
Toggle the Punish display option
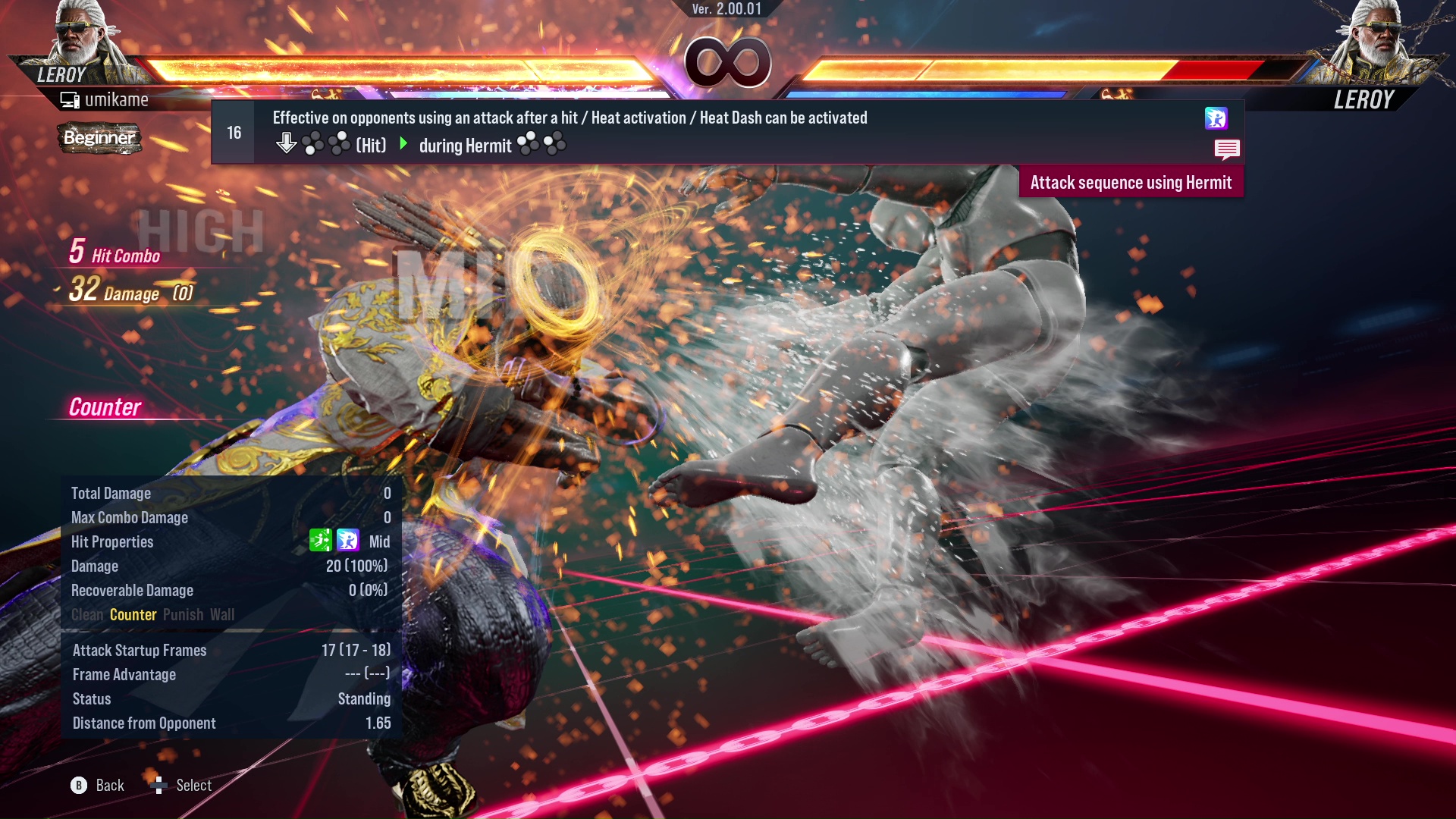tap(182, 615)
